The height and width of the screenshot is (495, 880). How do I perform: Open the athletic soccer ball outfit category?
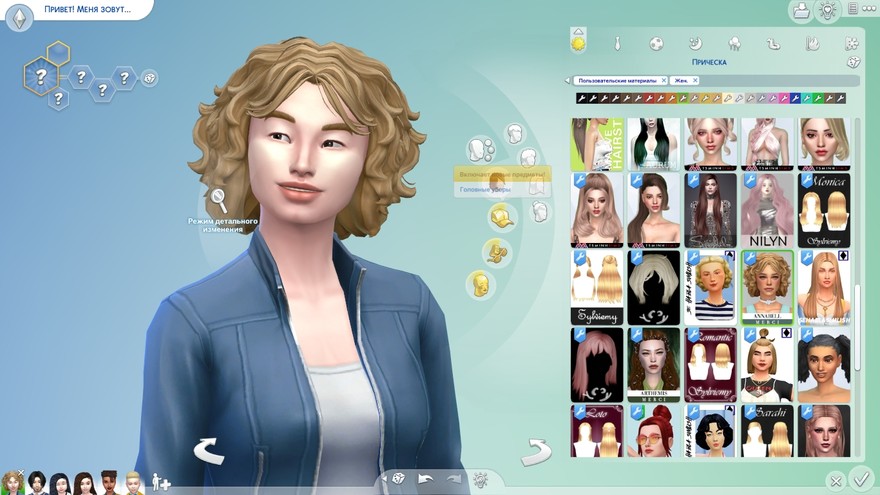tap(656, 43)
